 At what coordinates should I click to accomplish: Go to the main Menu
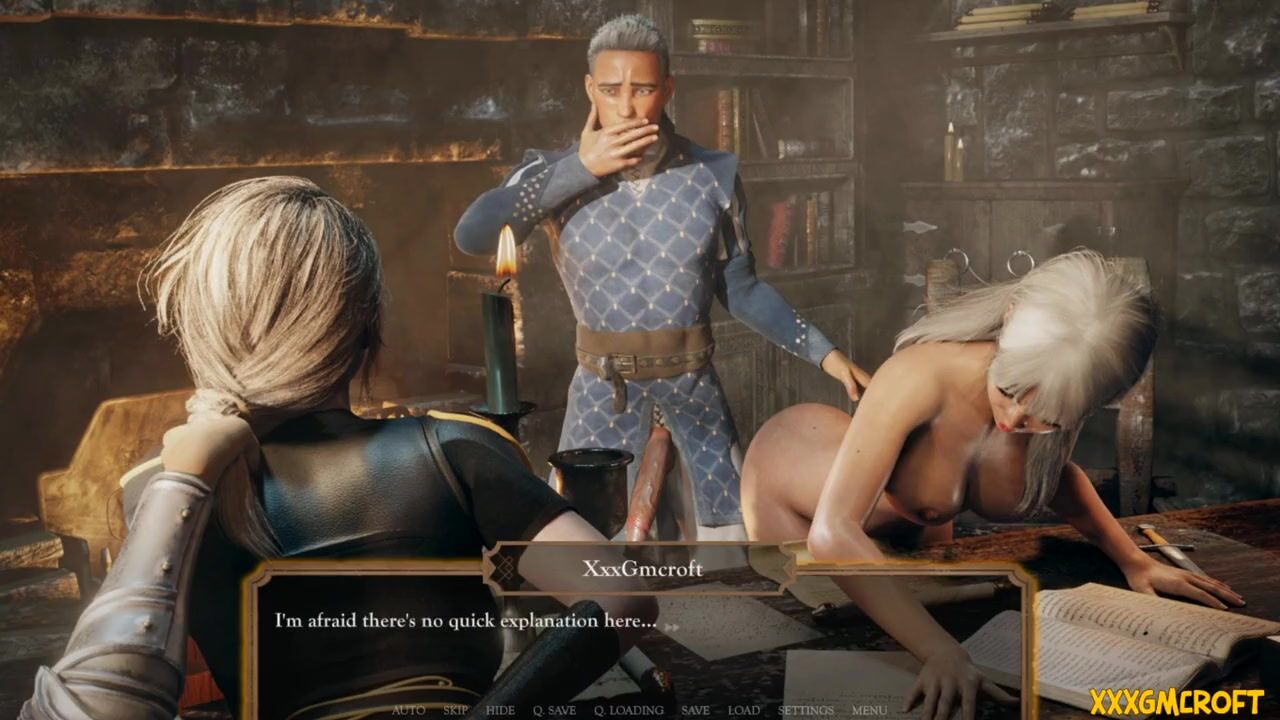click(869, 710)
